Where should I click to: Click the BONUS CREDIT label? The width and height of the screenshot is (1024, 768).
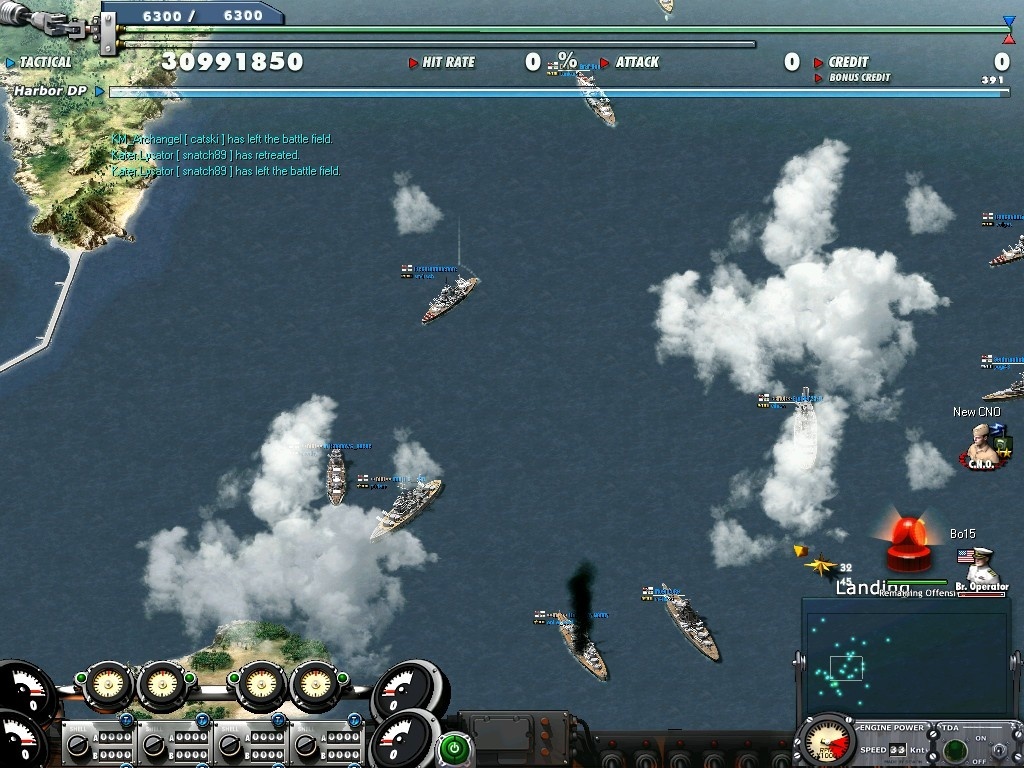point(859,78)
